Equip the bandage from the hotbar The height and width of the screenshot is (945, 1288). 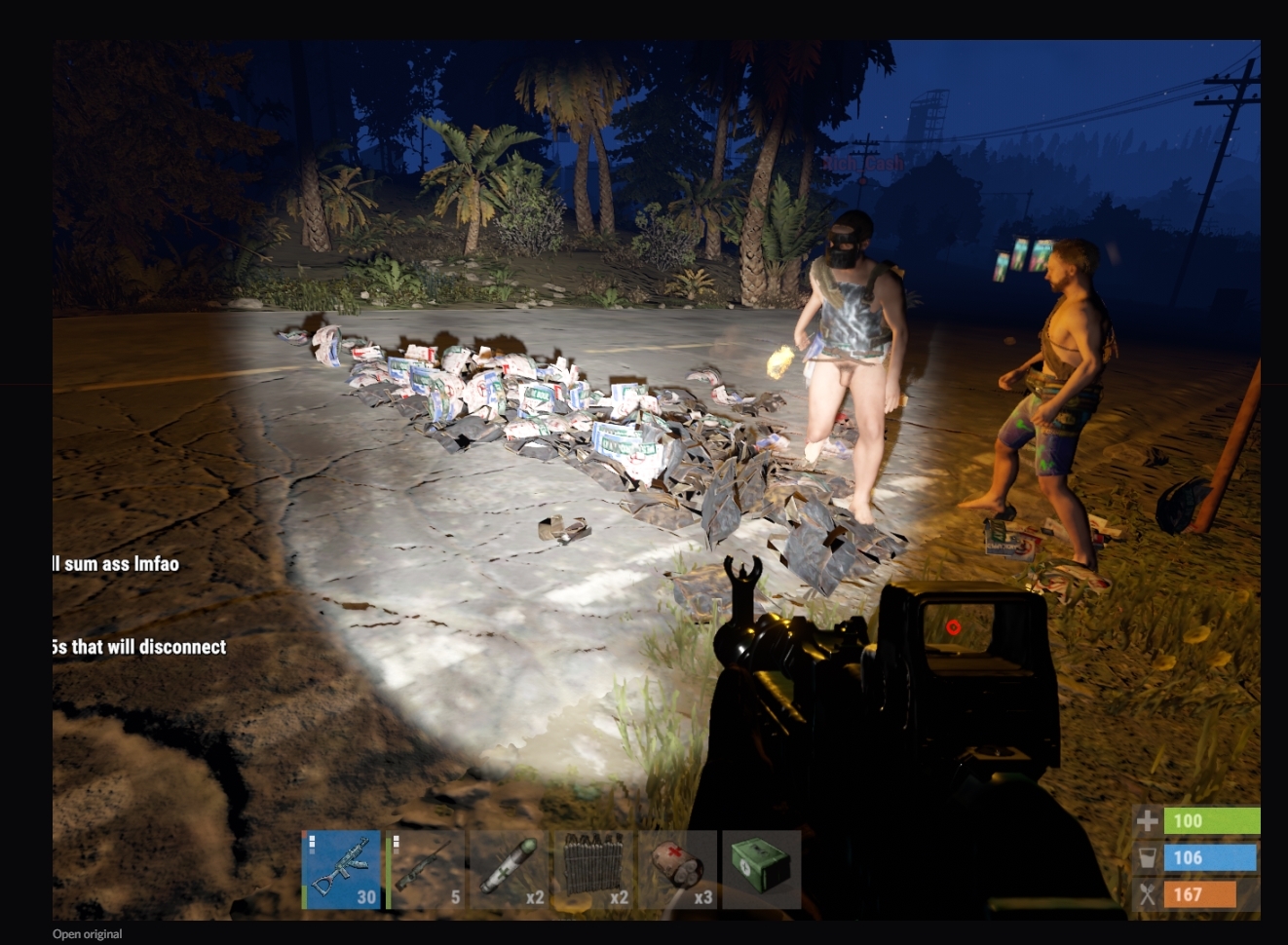point(676,869)
